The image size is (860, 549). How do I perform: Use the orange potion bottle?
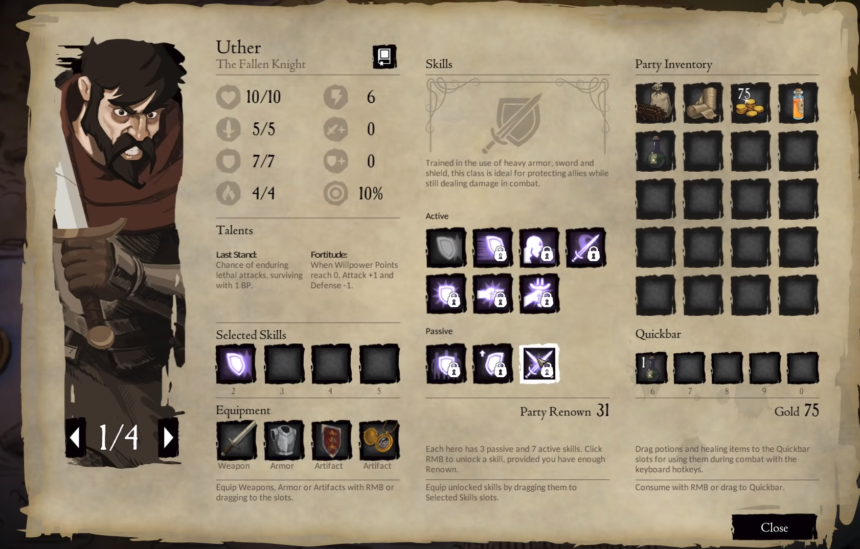tap(798, 102)
